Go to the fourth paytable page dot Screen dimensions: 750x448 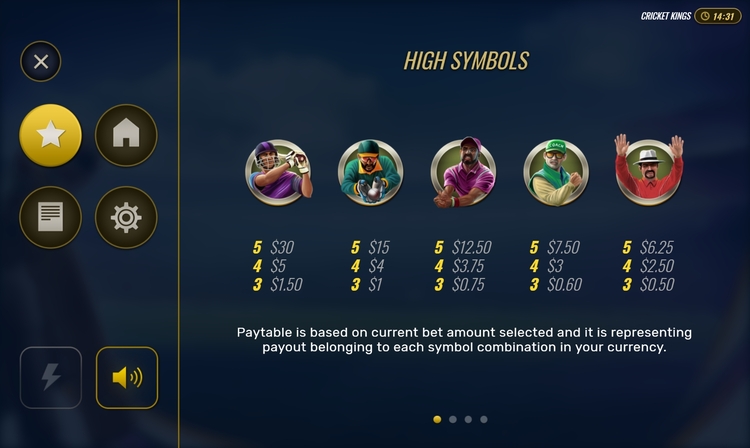click(484, 420)
